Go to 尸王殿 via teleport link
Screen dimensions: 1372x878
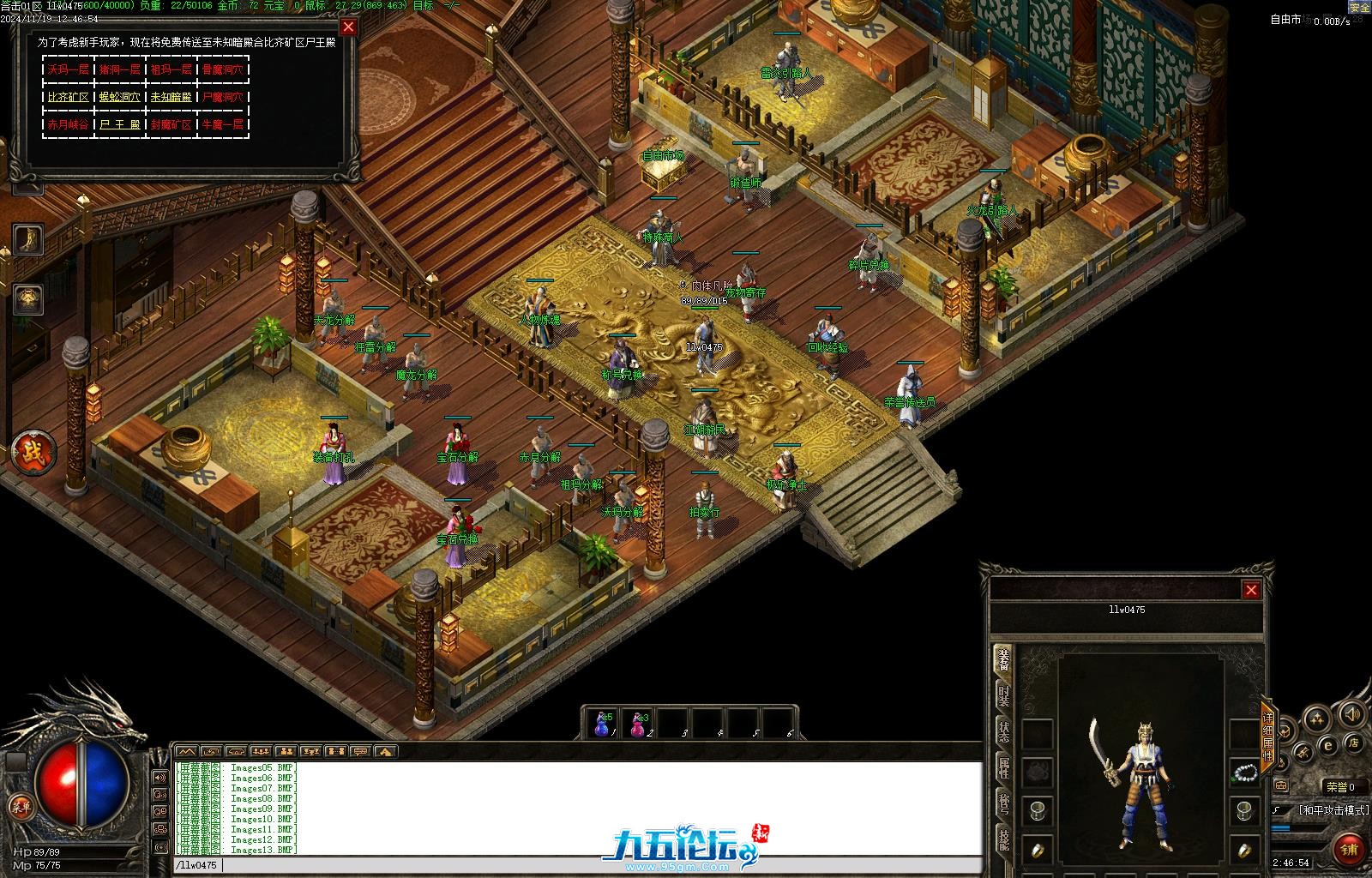tap(119, 124)
